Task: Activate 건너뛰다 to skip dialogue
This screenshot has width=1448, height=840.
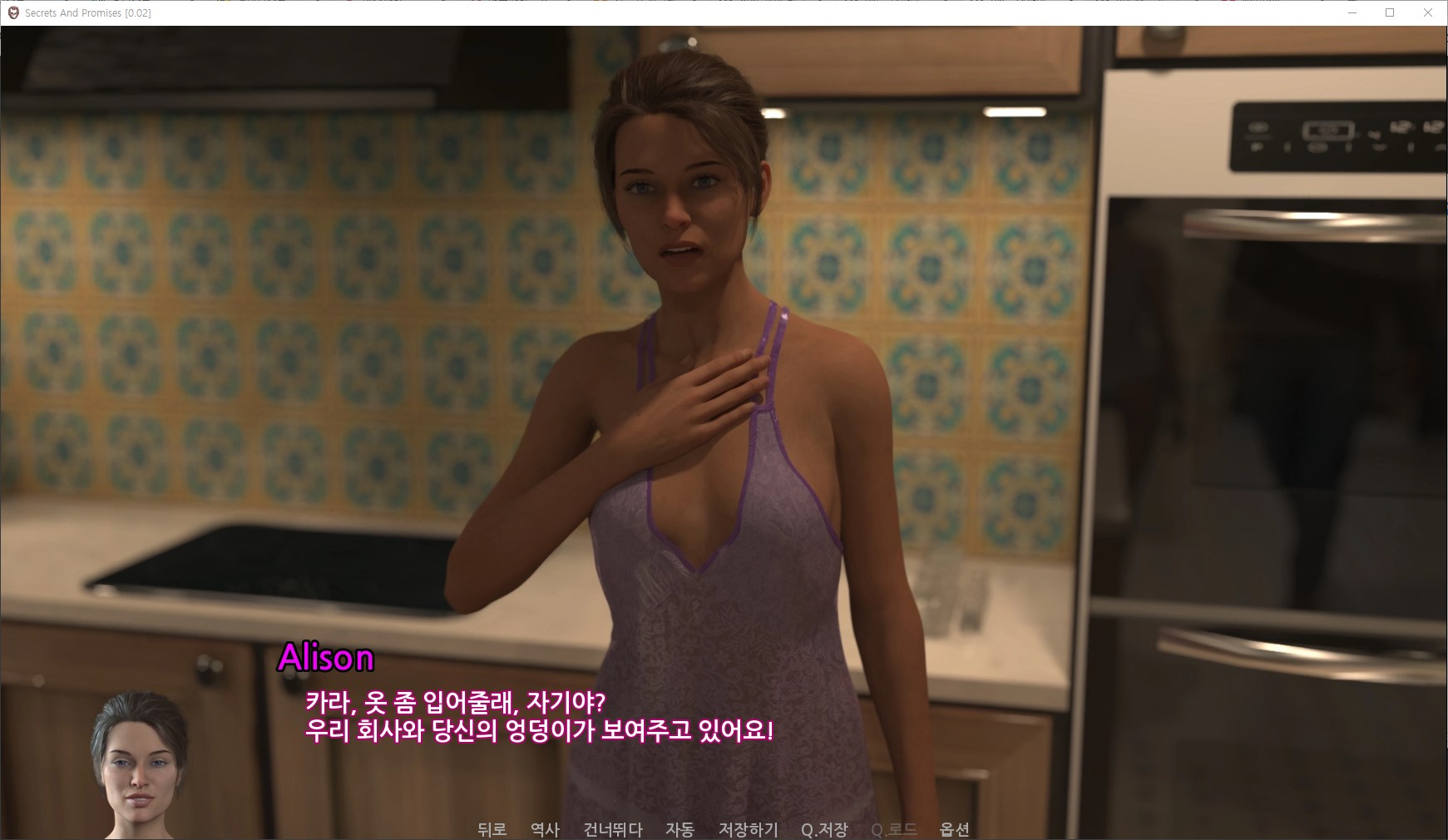Action: tap(613, 829)
